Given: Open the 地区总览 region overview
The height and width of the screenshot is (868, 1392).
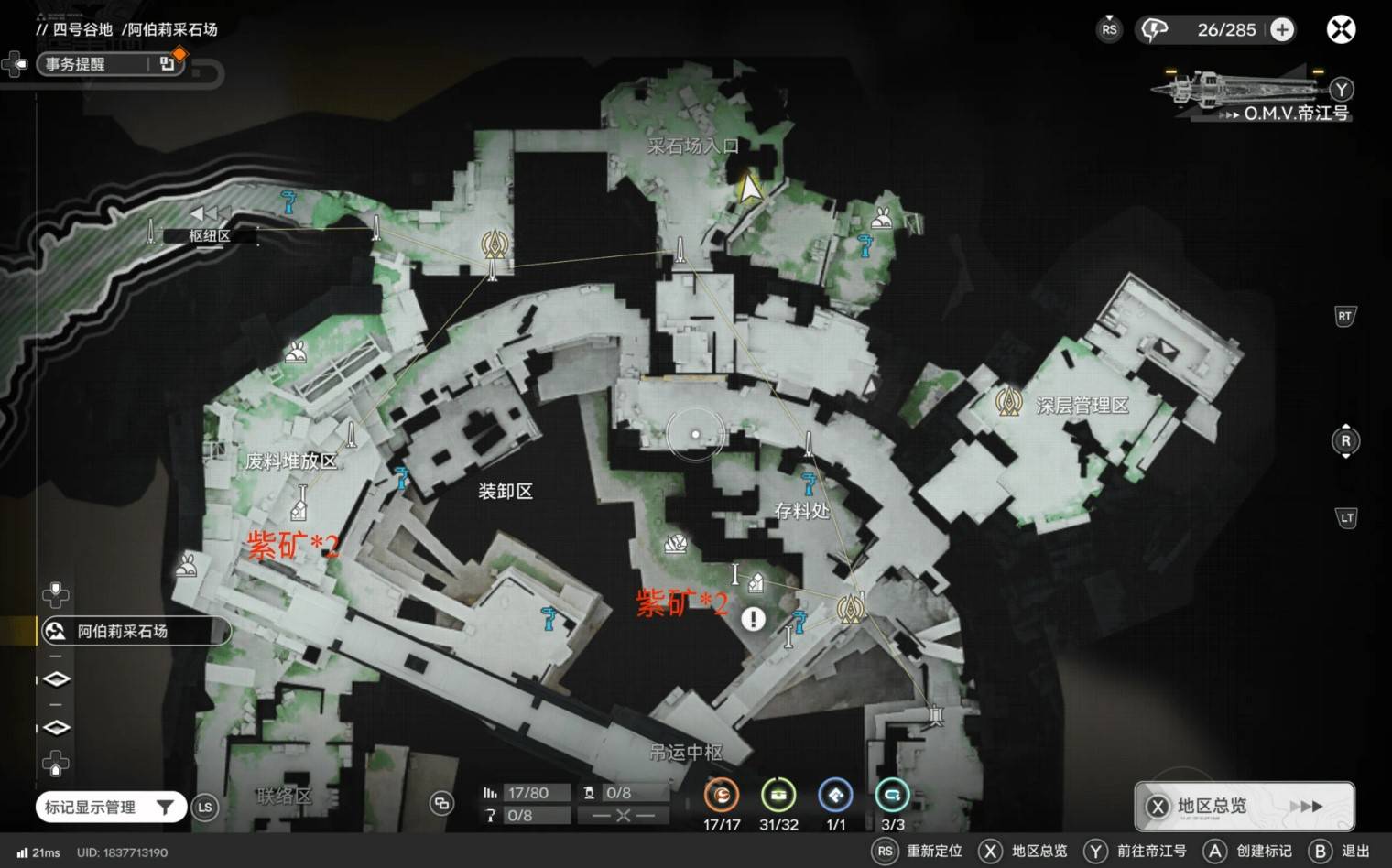Looking at the screenshot, I should (x=1244, y=806).
